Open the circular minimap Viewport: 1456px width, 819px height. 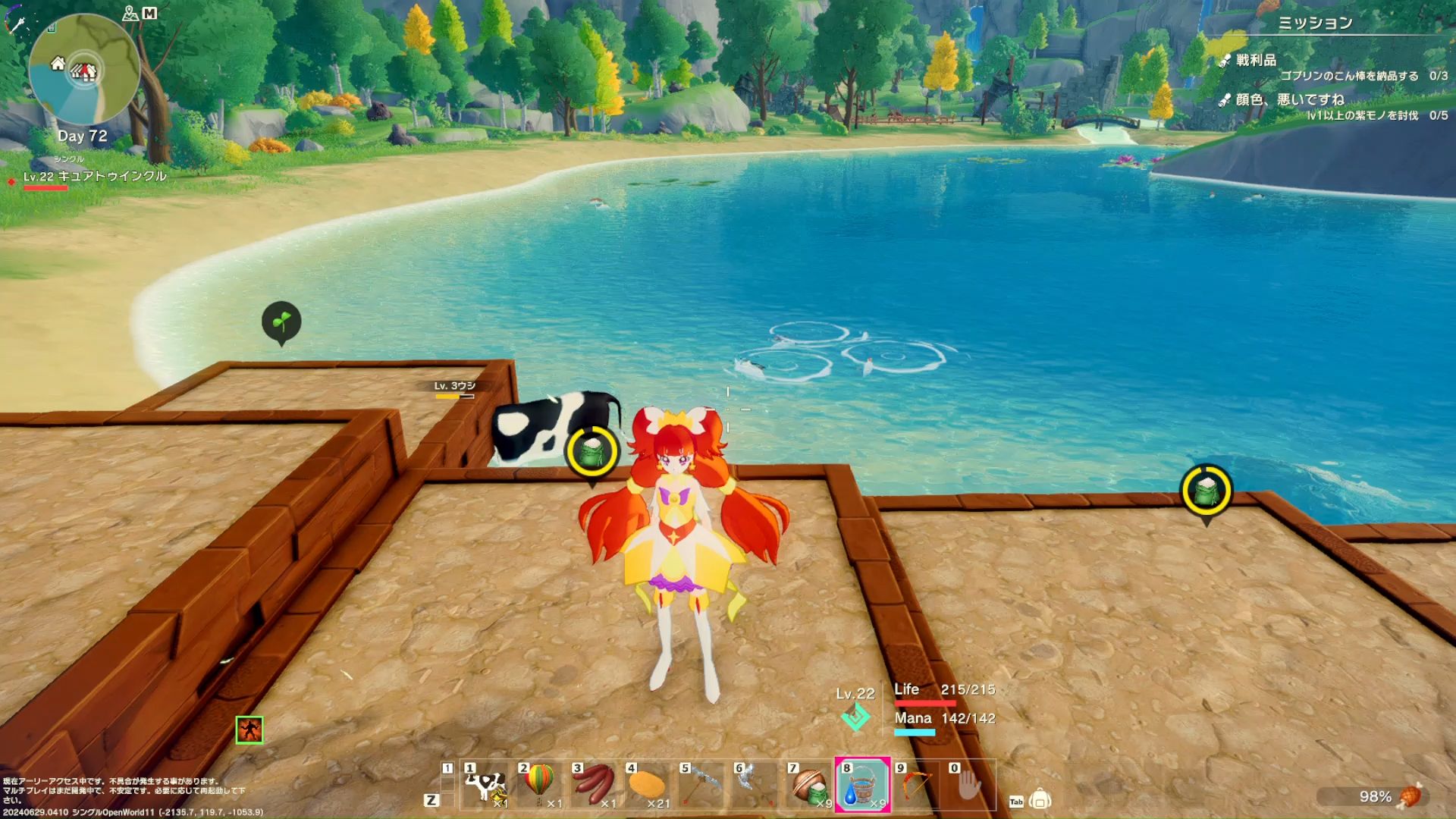pyautogui.click(x=83, y=70)
